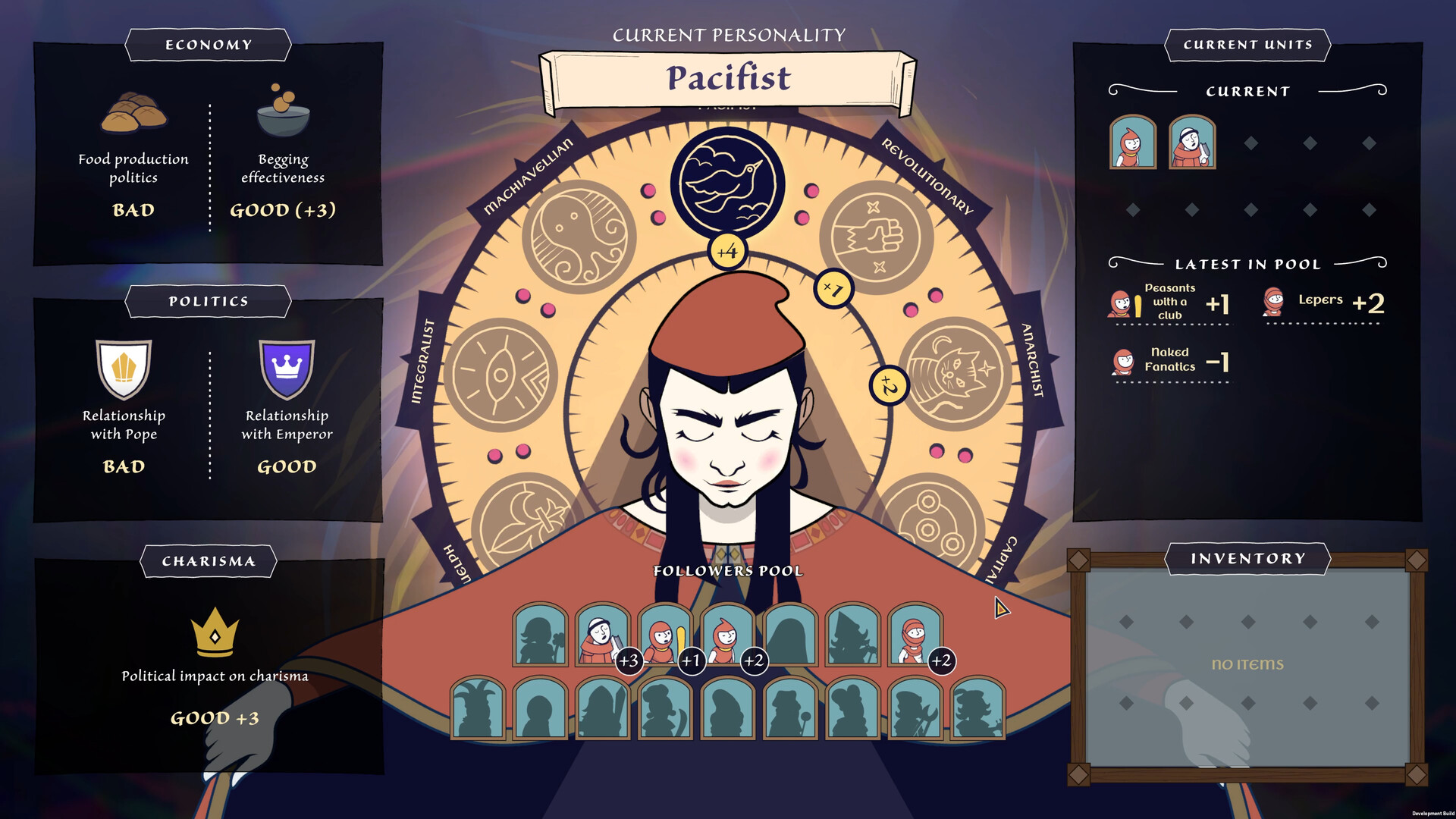This screenshot has width=1456, height=819.
Task: Select the Machiavellian octopus icon
Action: pos(579,237)
